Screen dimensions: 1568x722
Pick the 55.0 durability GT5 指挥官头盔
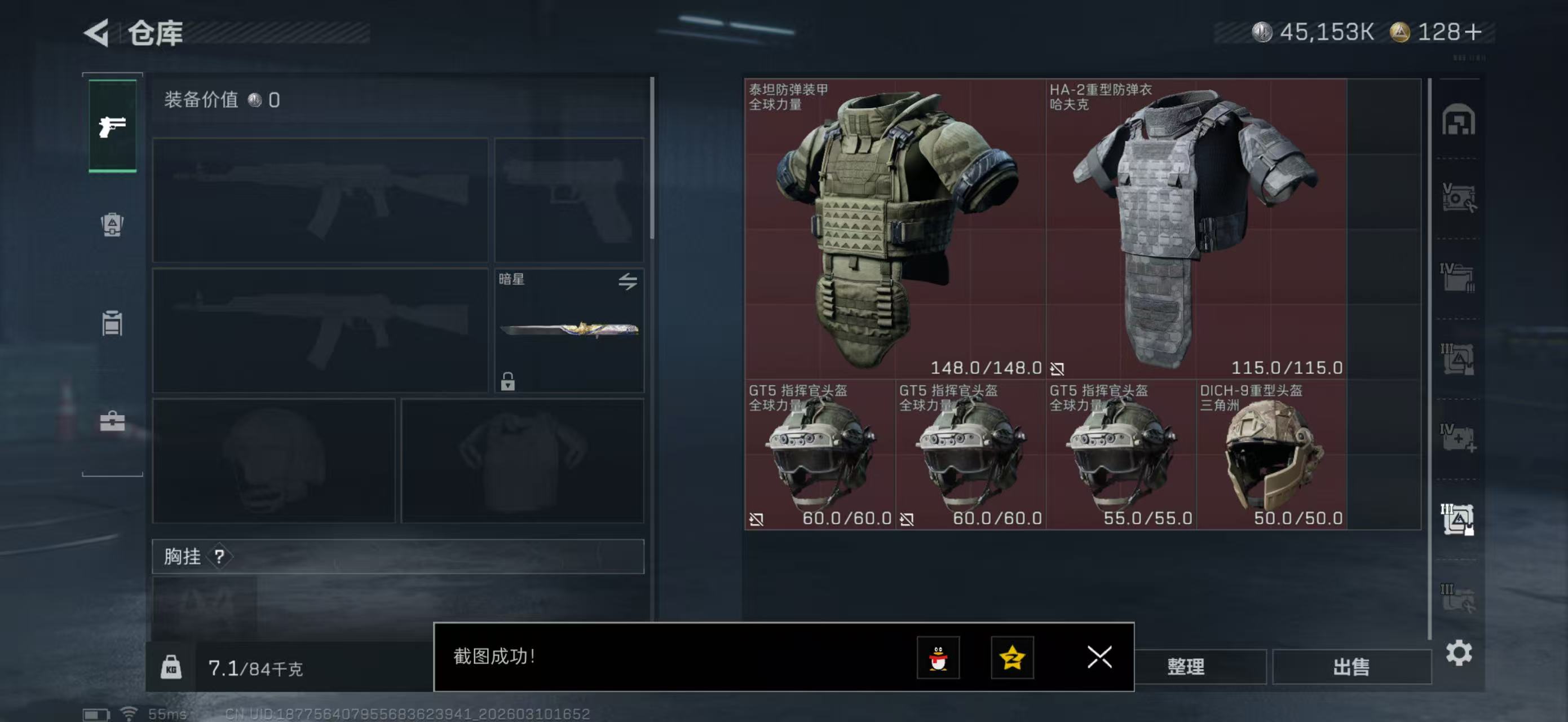coord(1121,455)
